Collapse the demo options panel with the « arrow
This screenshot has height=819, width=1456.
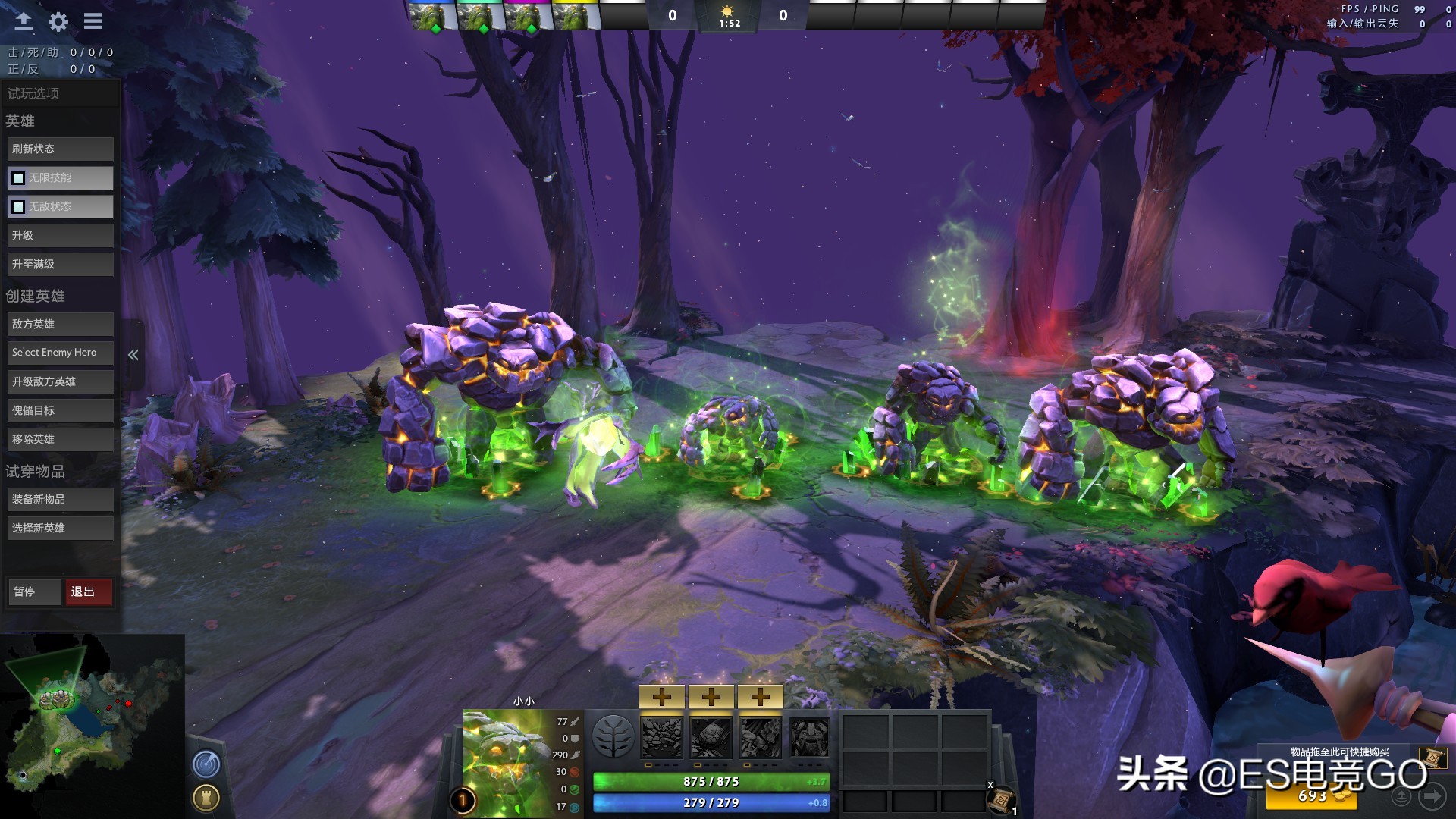(x=133, y=353)
